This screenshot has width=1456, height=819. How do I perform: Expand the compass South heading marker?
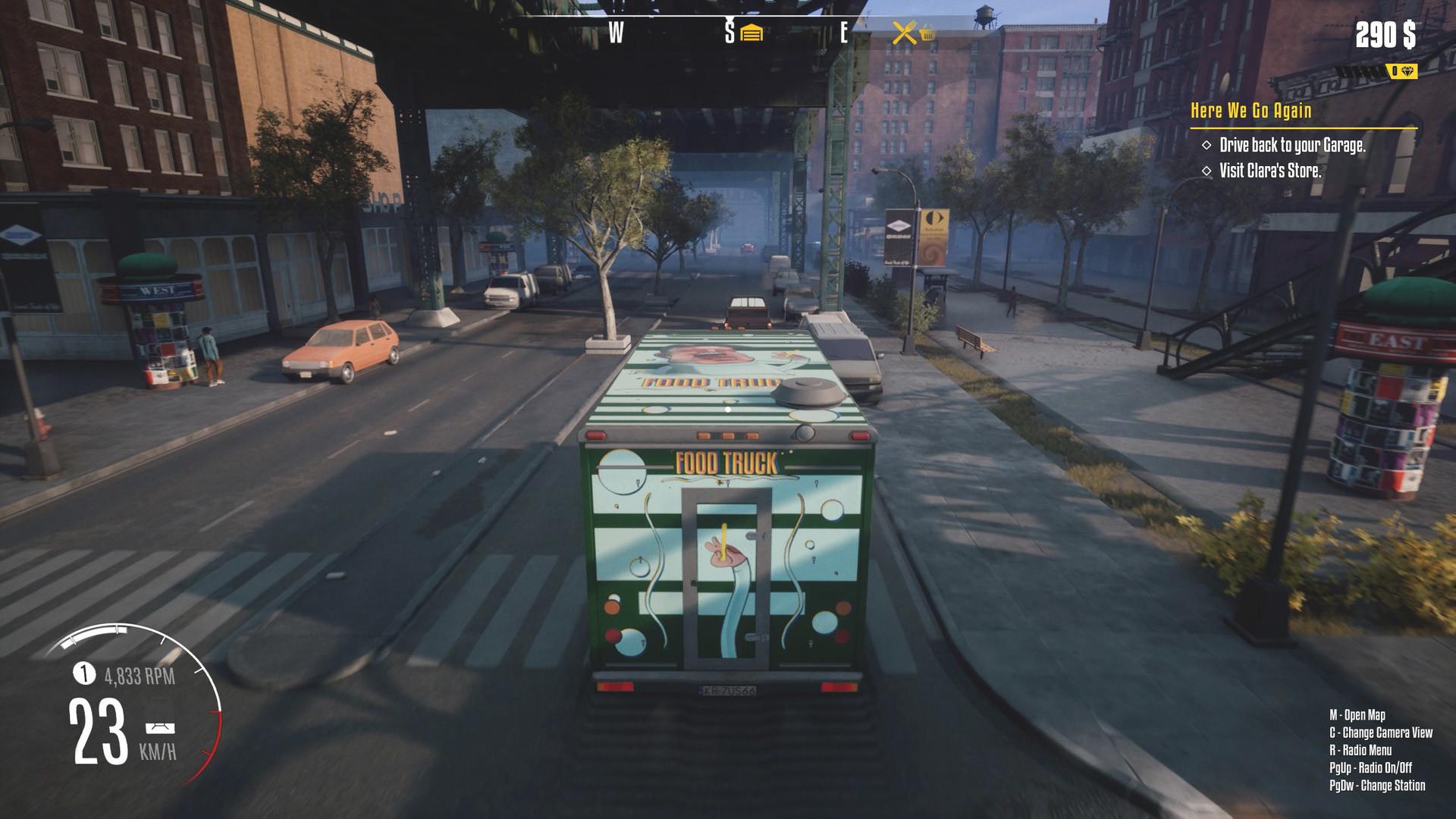click(x=729, y=32)
